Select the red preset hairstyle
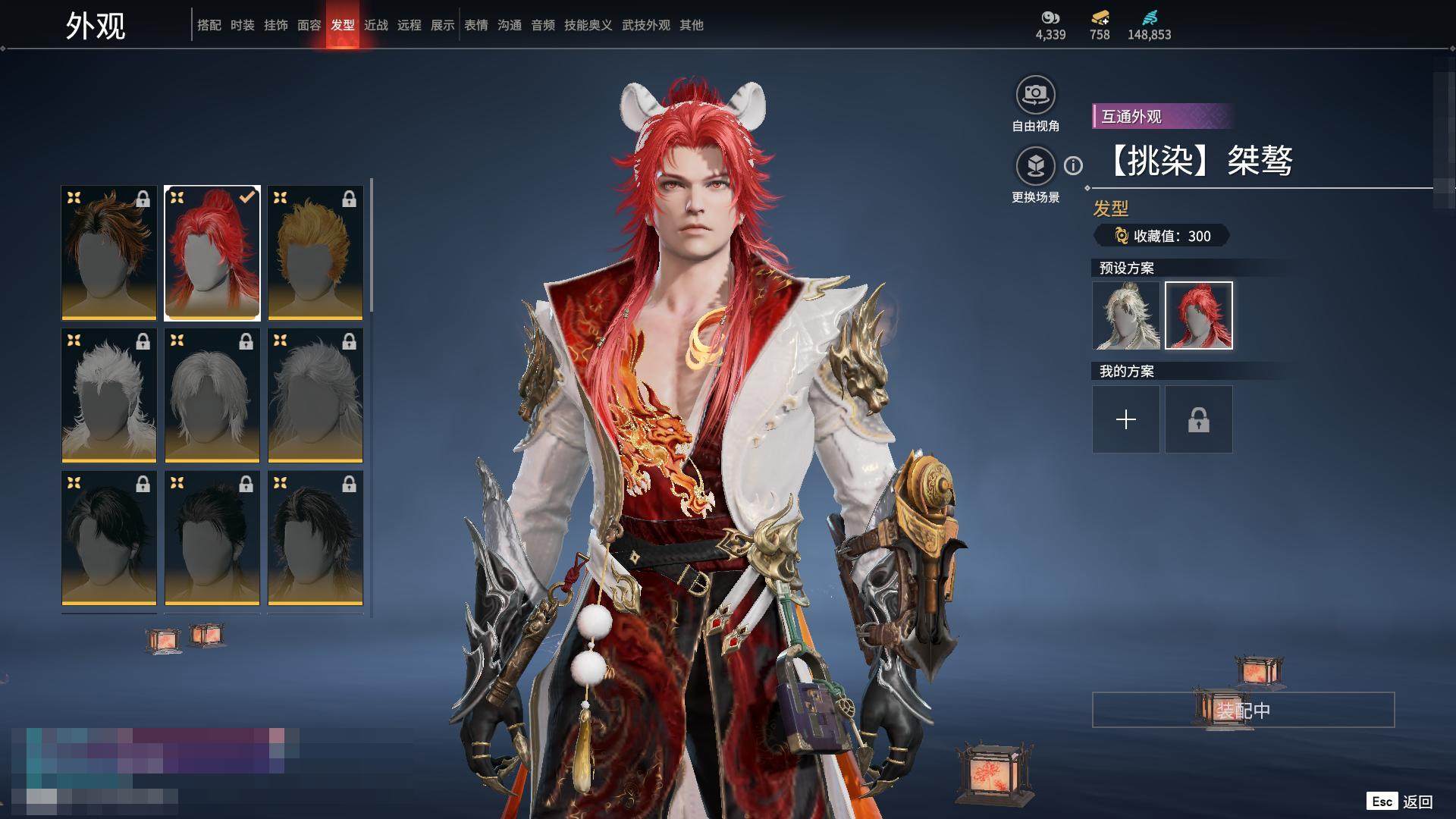 pos(1198,315)
